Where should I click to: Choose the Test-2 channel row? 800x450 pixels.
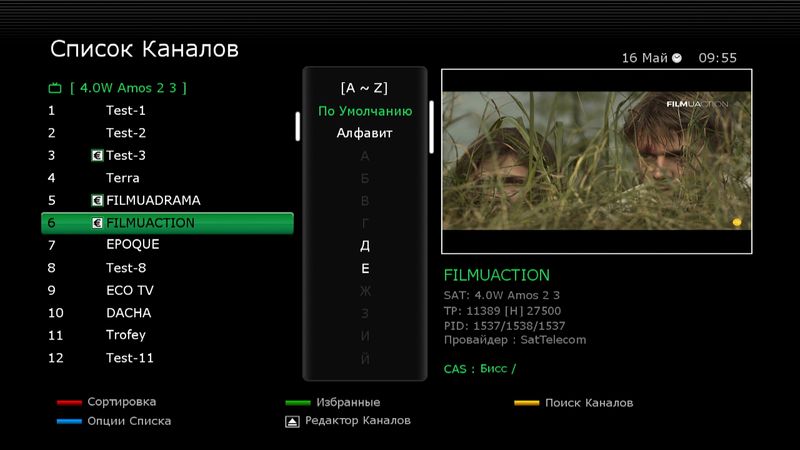pyautogui.click(x=126, y=133)
